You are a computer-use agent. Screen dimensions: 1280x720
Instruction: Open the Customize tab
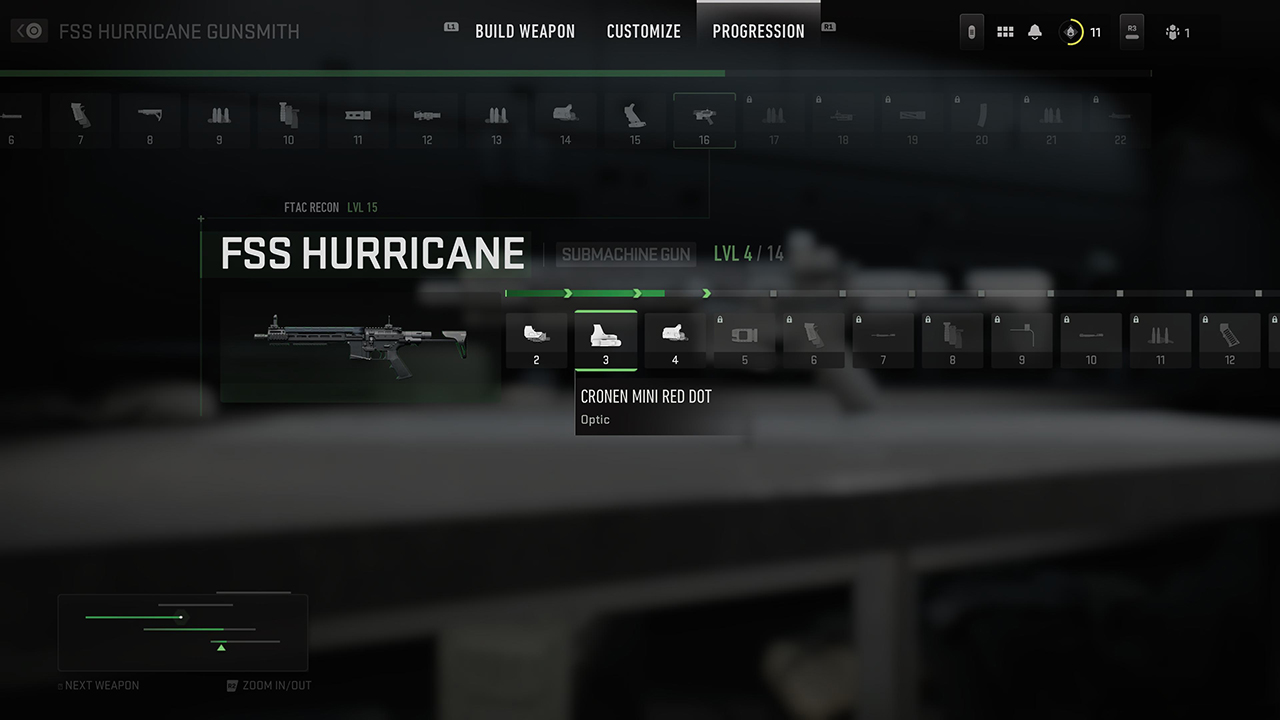coord(644,31)
